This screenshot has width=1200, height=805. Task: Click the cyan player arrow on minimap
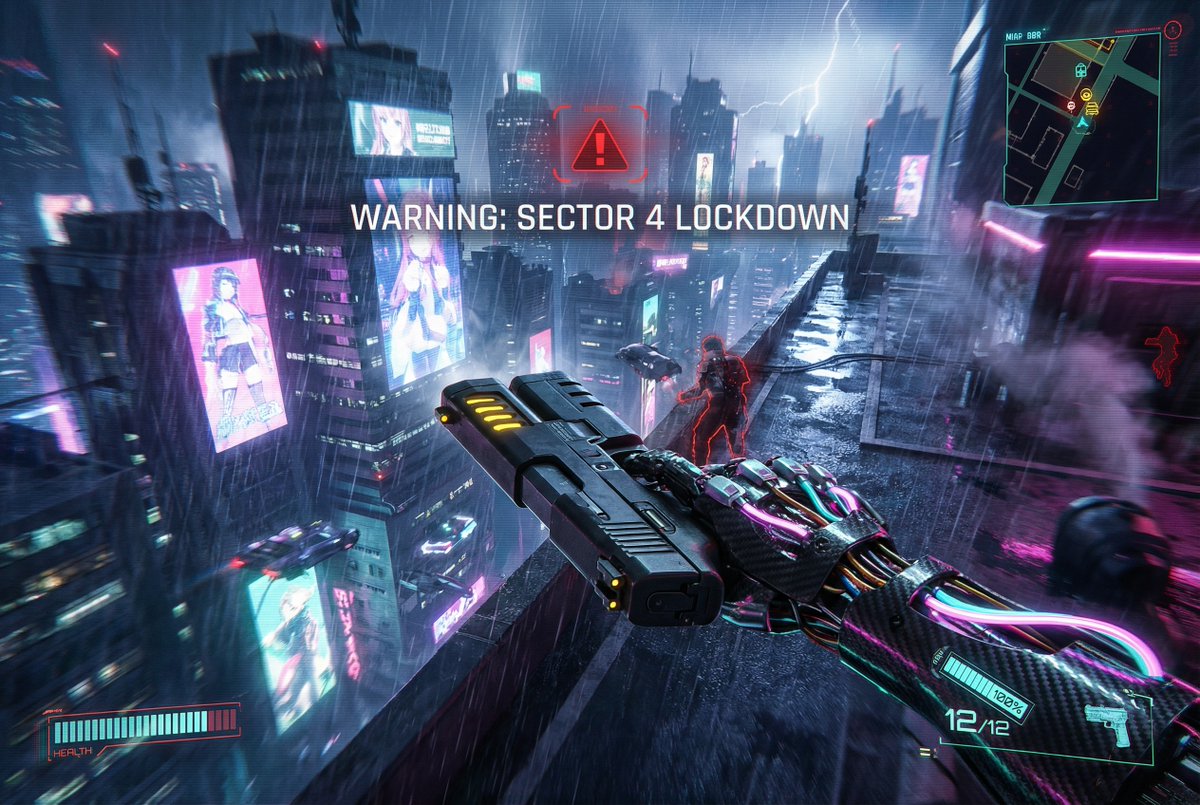1082,122
